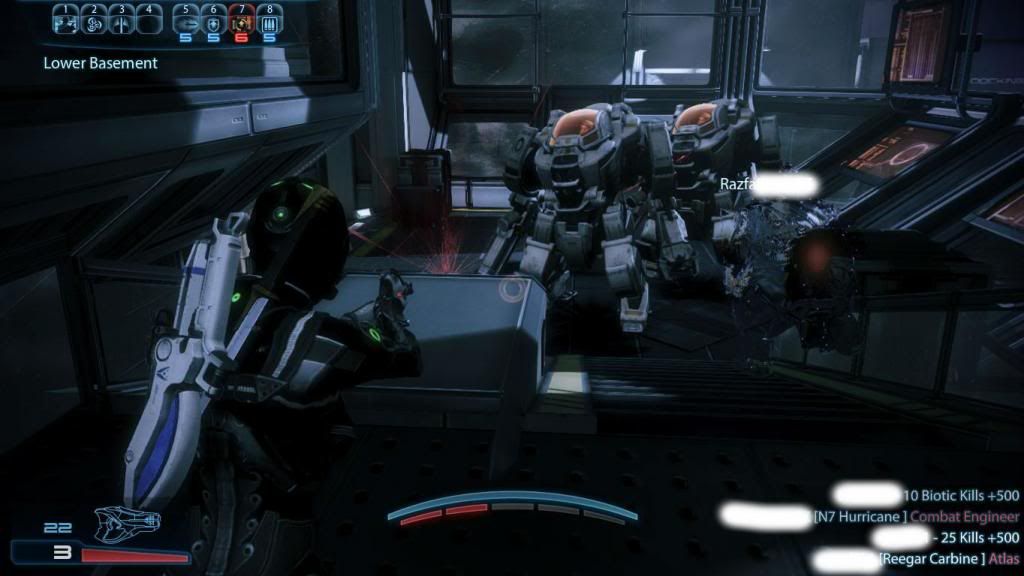Select the red highlighted consumable in slot 7
The height and width of the screenshot is (576, 1024).
tap(241, 21)
